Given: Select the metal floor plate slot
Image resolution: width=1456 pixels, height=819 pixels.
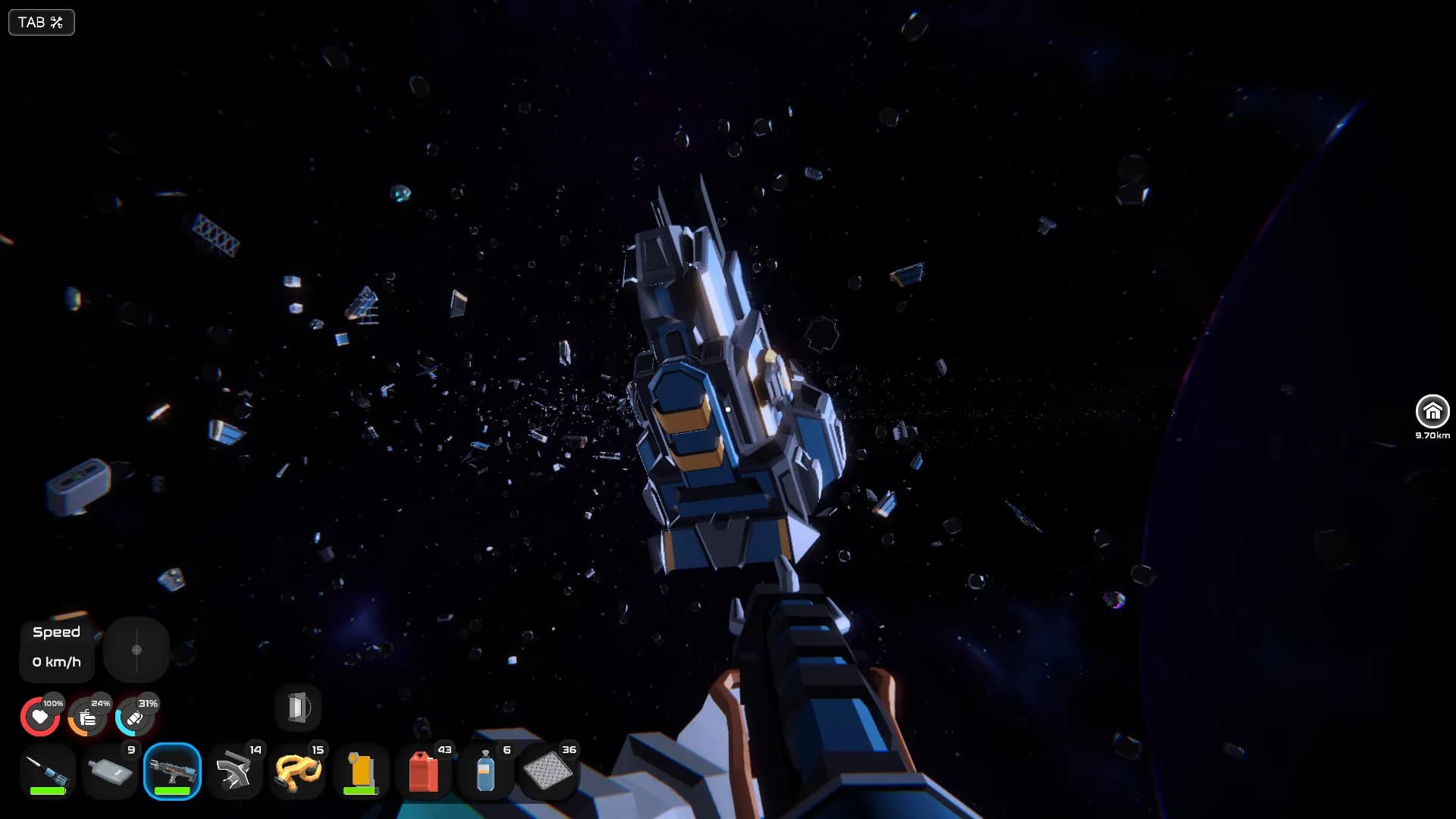Looking at the screenshot, I should tap(548, 772).
